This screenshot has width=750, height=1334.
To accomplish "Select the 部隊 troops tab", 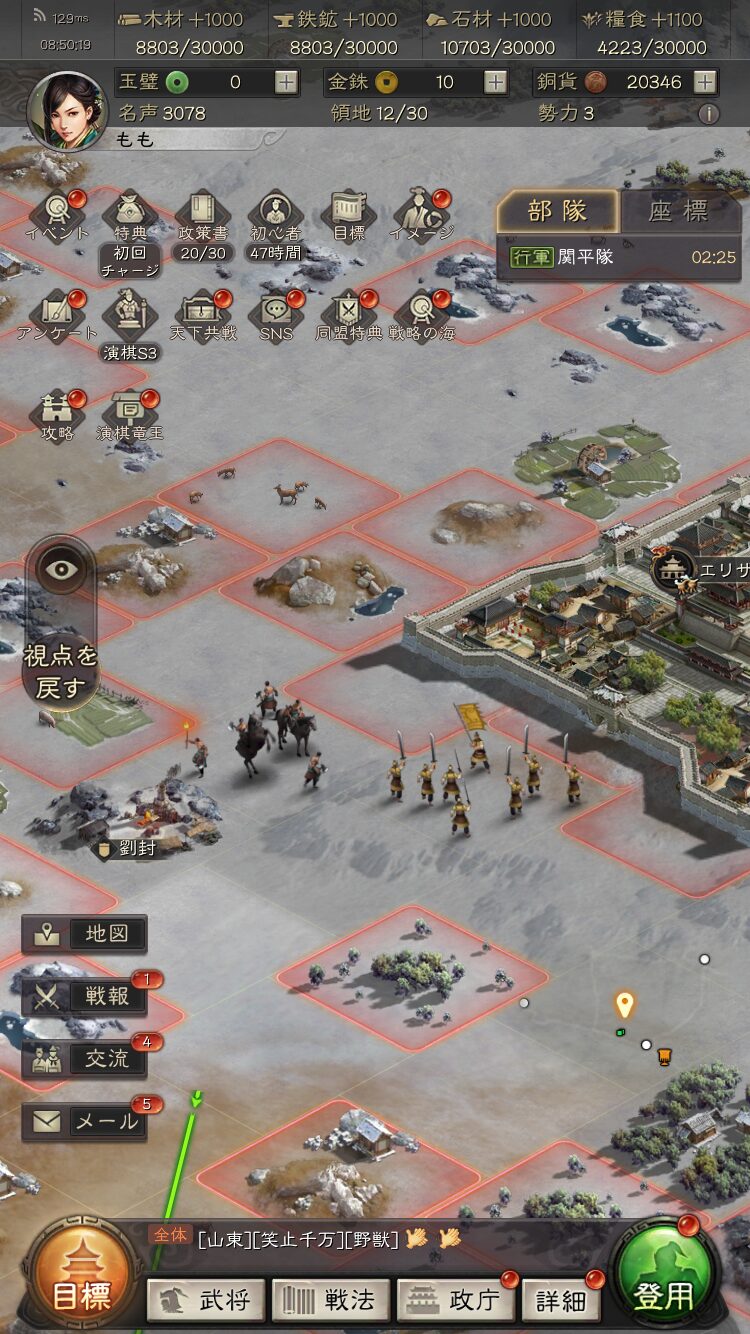I will click(x=557, y=211).
